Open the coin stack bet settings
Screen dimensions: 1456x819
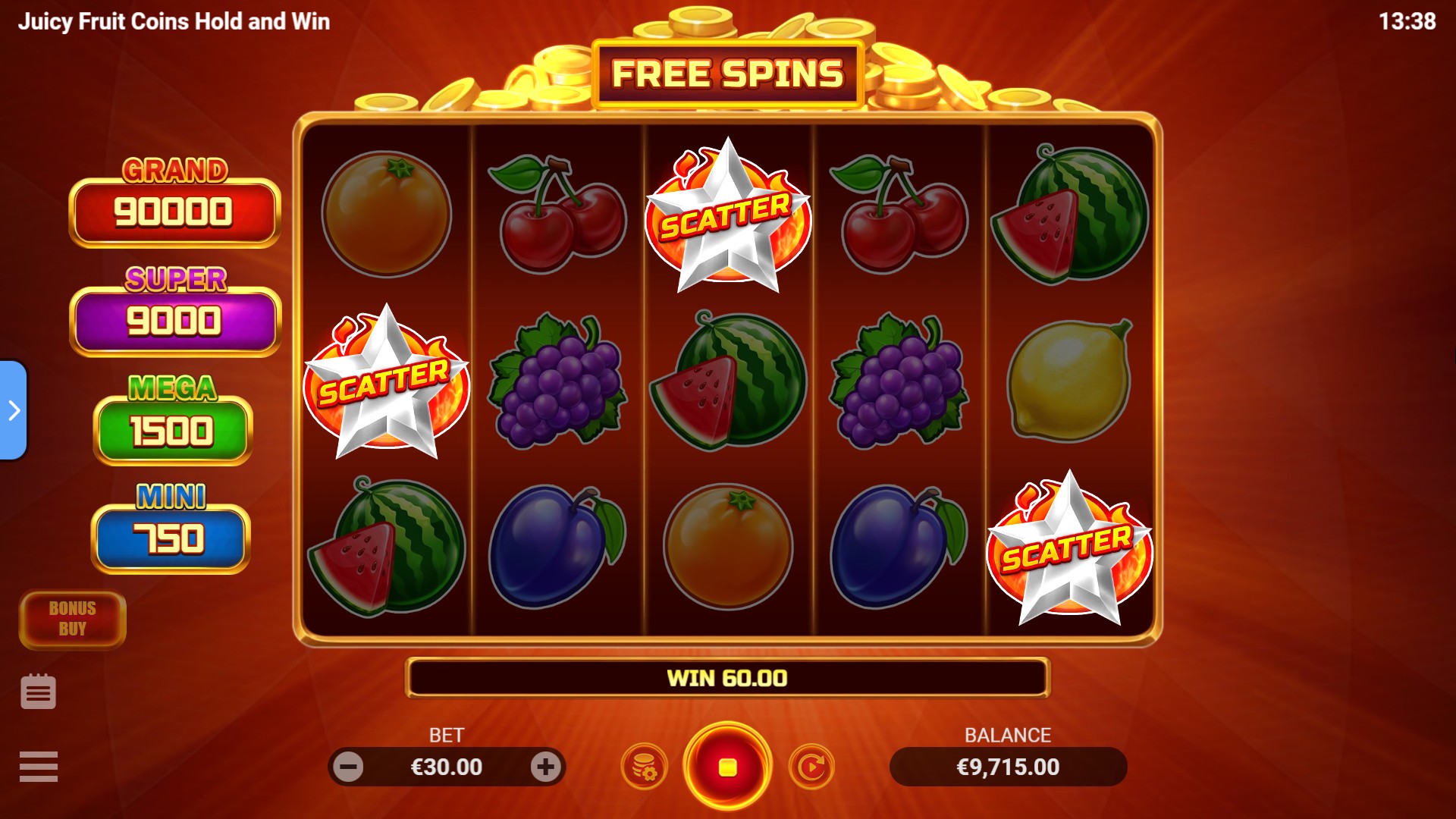[x=644, y=767]
